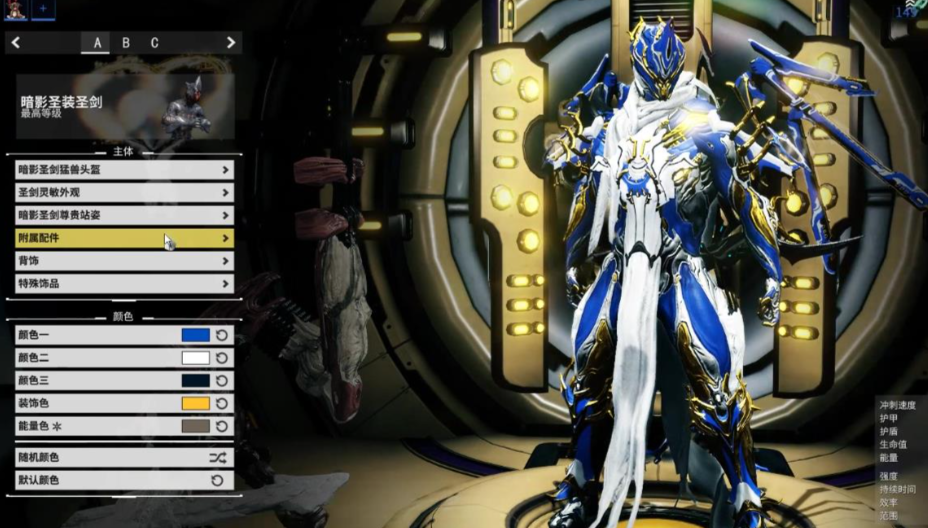This screenshot has height=528, width=928.
Task: Click the left arrow beside tab A
Action: click(x=16, y=43)
